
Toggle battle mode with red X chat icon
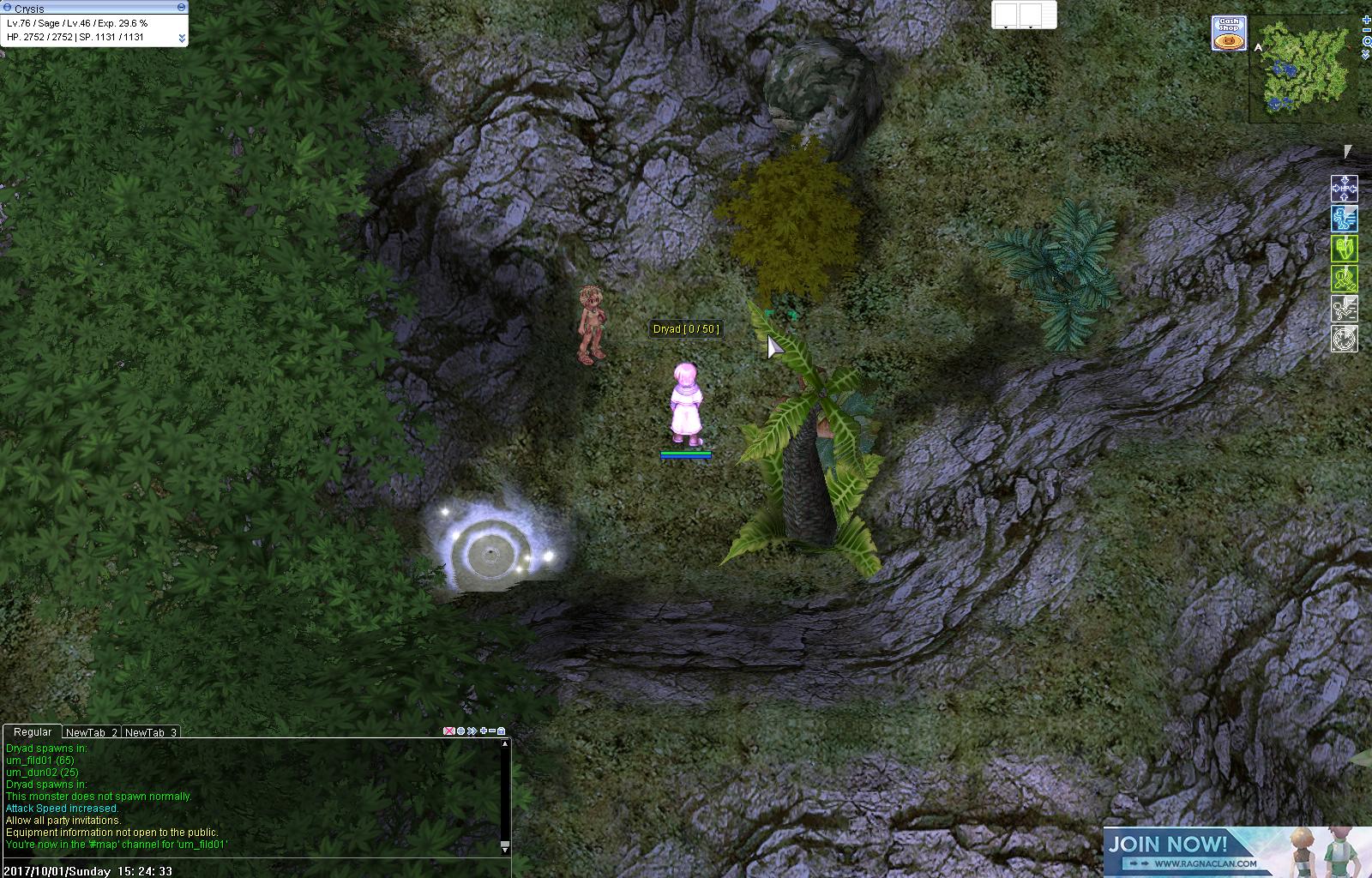[448, 731]
